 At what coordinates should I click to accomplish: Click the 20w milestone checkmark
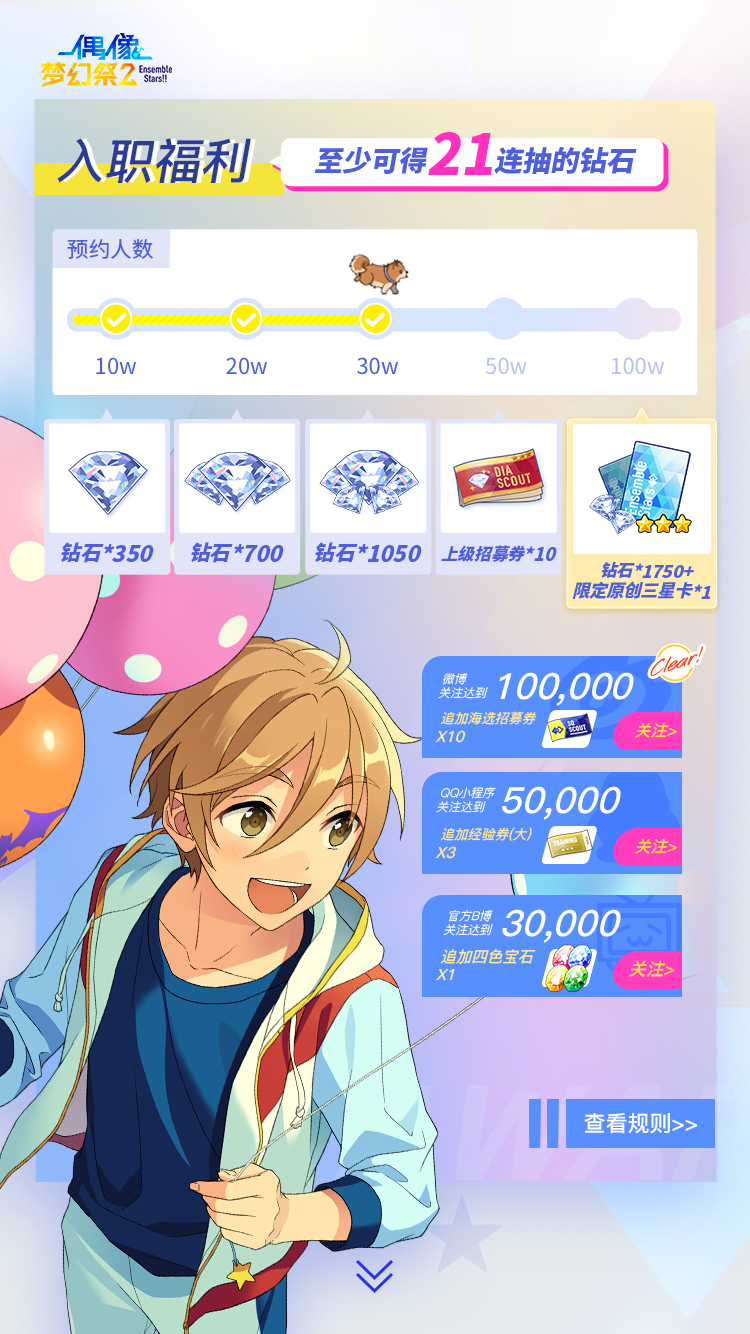pos(245,320)
